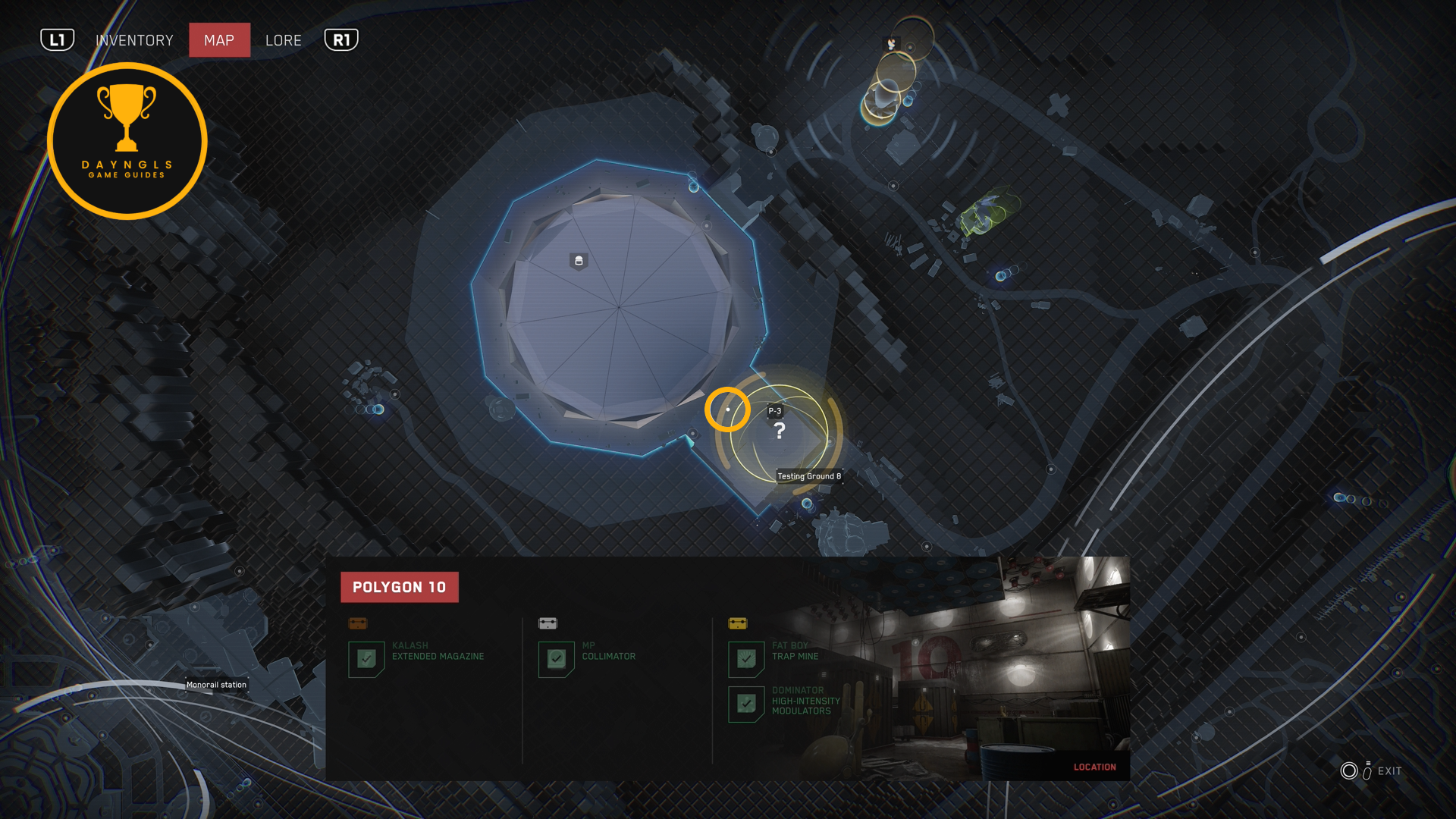Click the Dayngls Game Guides trophy logo
This screenshot has height=819, width=1456.
pyautogui.click(x=127, y=141)
